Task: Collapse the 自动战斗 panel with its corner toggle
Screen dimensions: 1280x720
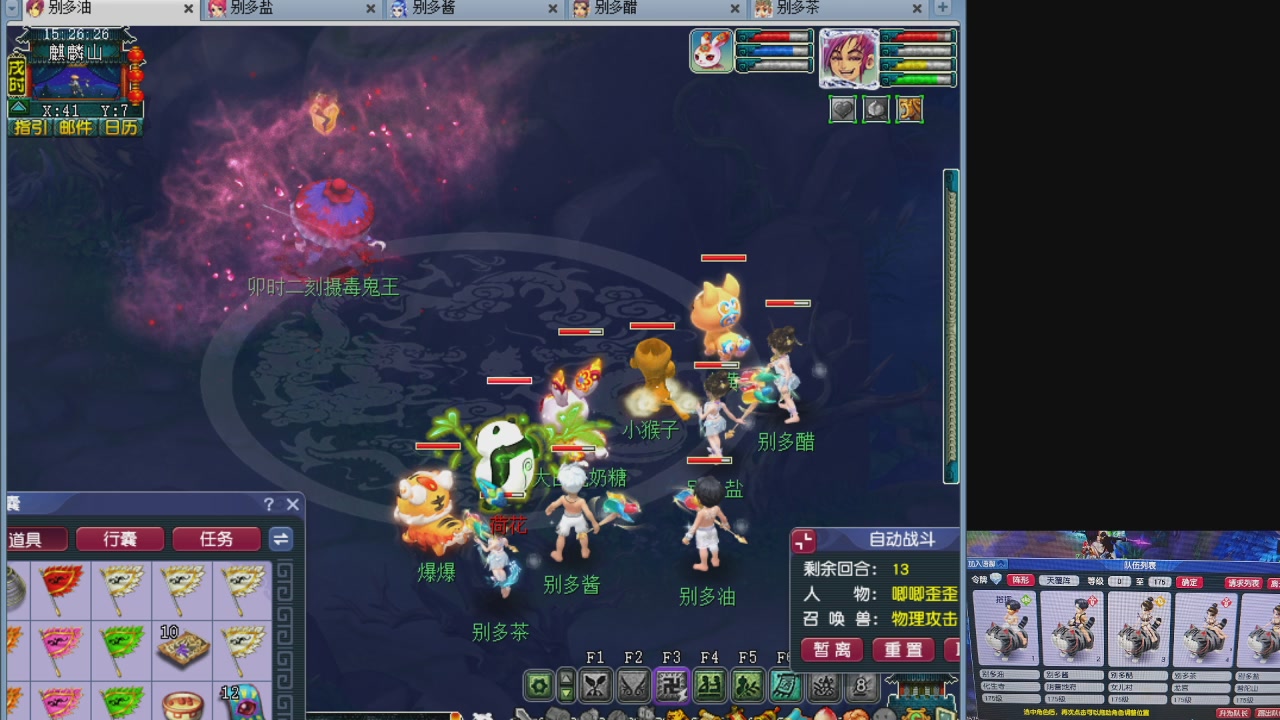Action: coord(803,542)
